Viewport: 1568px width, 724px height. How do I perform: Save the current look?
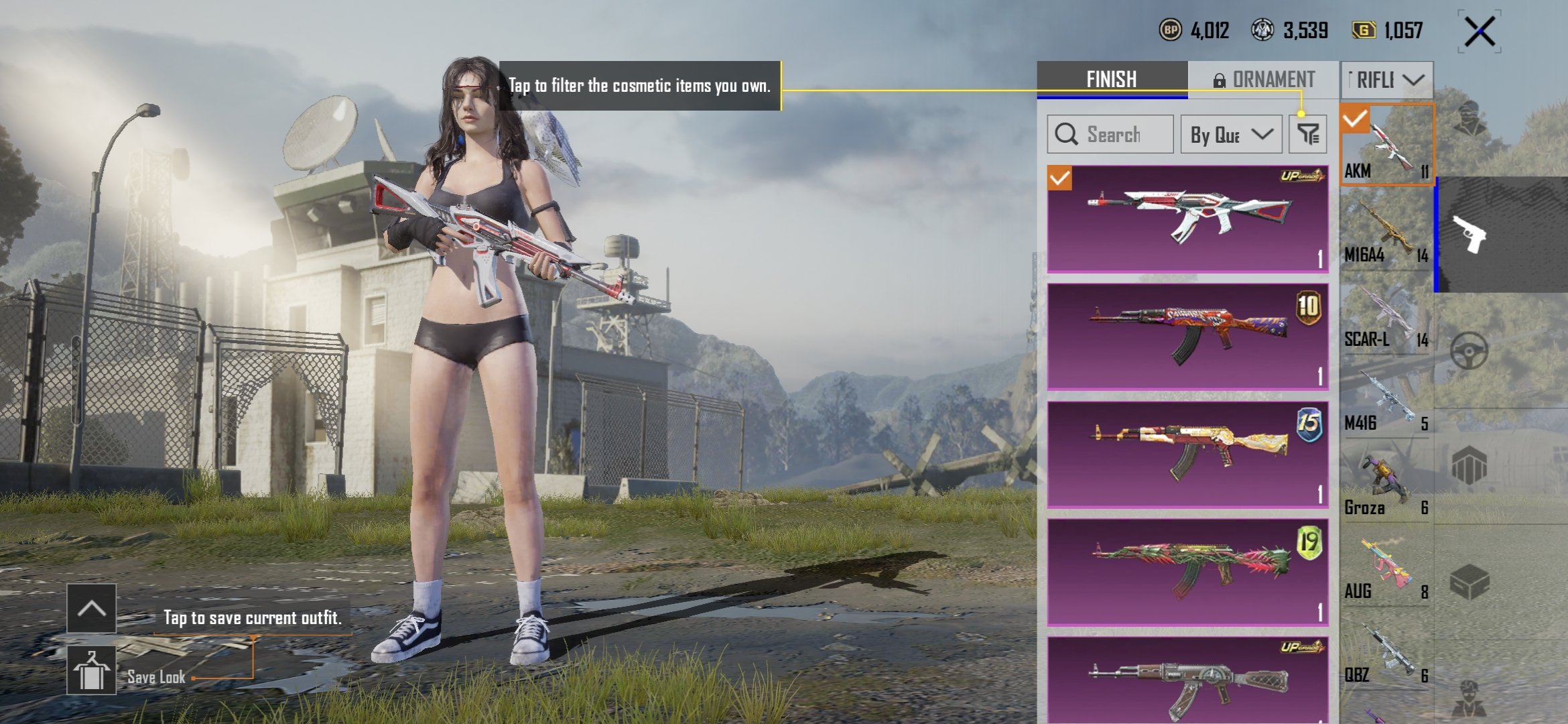91,670
